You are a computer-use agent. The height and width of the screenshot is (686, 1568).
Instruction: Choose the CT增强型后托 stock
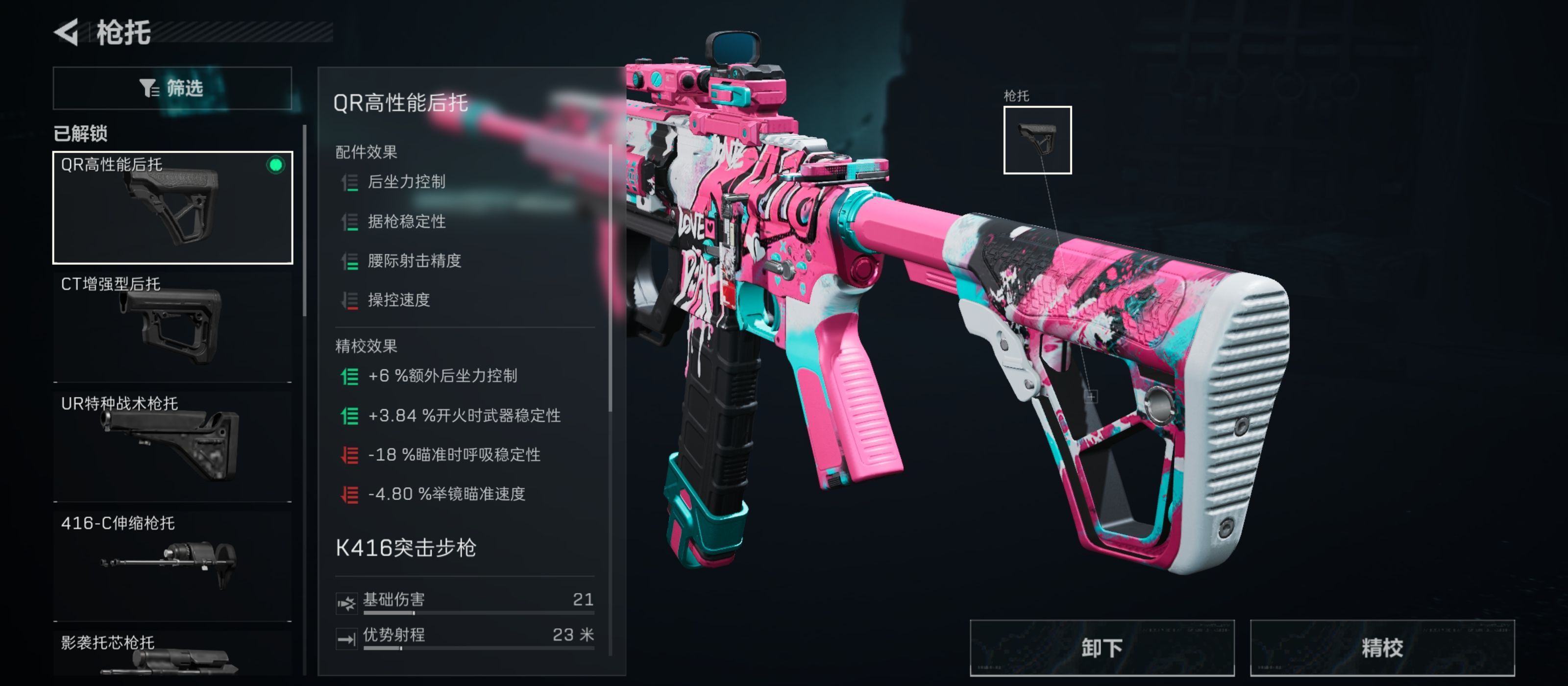[x=173, y=327]
